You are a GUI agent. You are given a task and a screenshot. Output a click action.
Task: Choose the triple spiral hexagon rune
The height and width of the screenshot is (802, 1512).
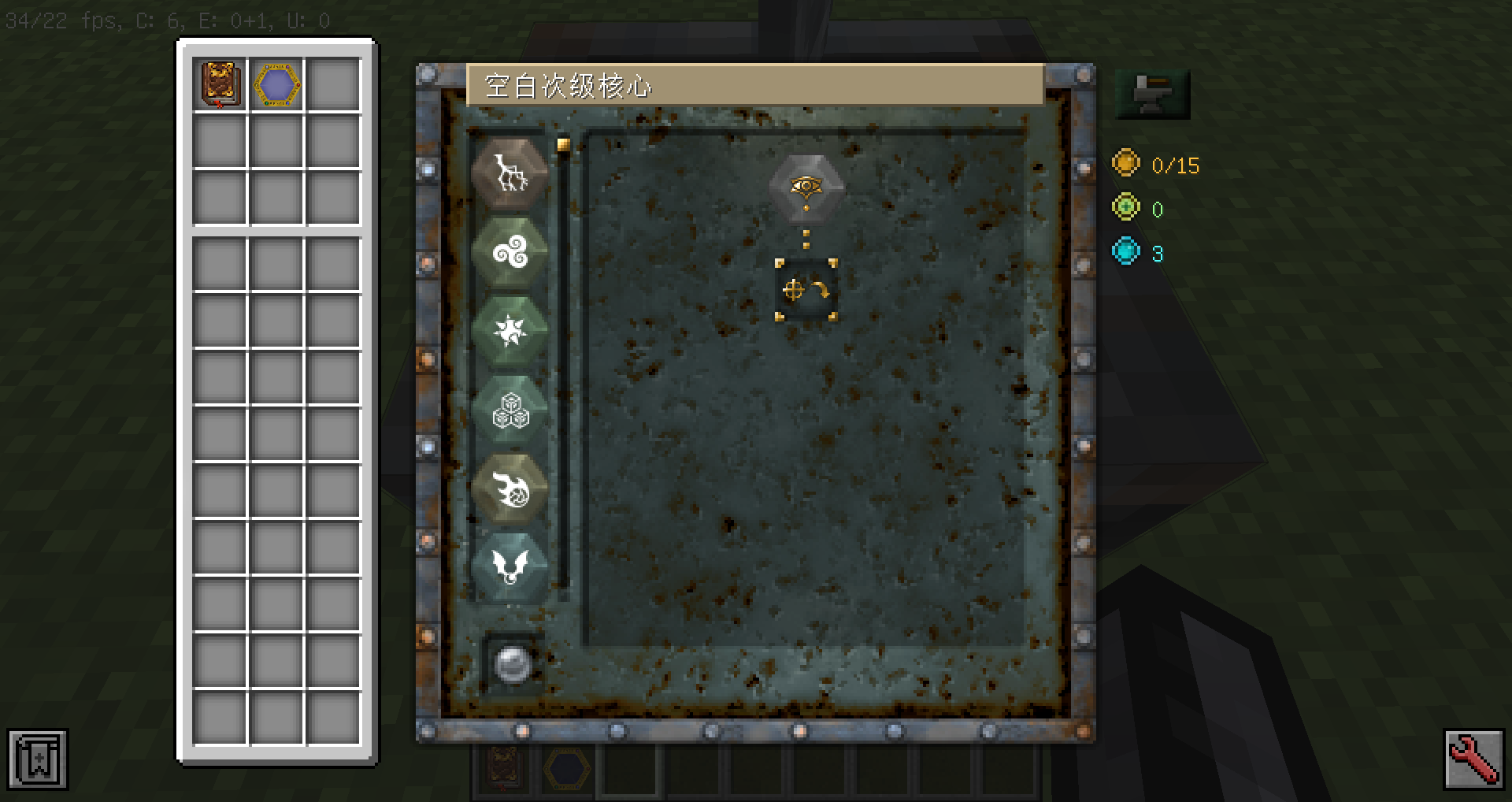point(510,253)
